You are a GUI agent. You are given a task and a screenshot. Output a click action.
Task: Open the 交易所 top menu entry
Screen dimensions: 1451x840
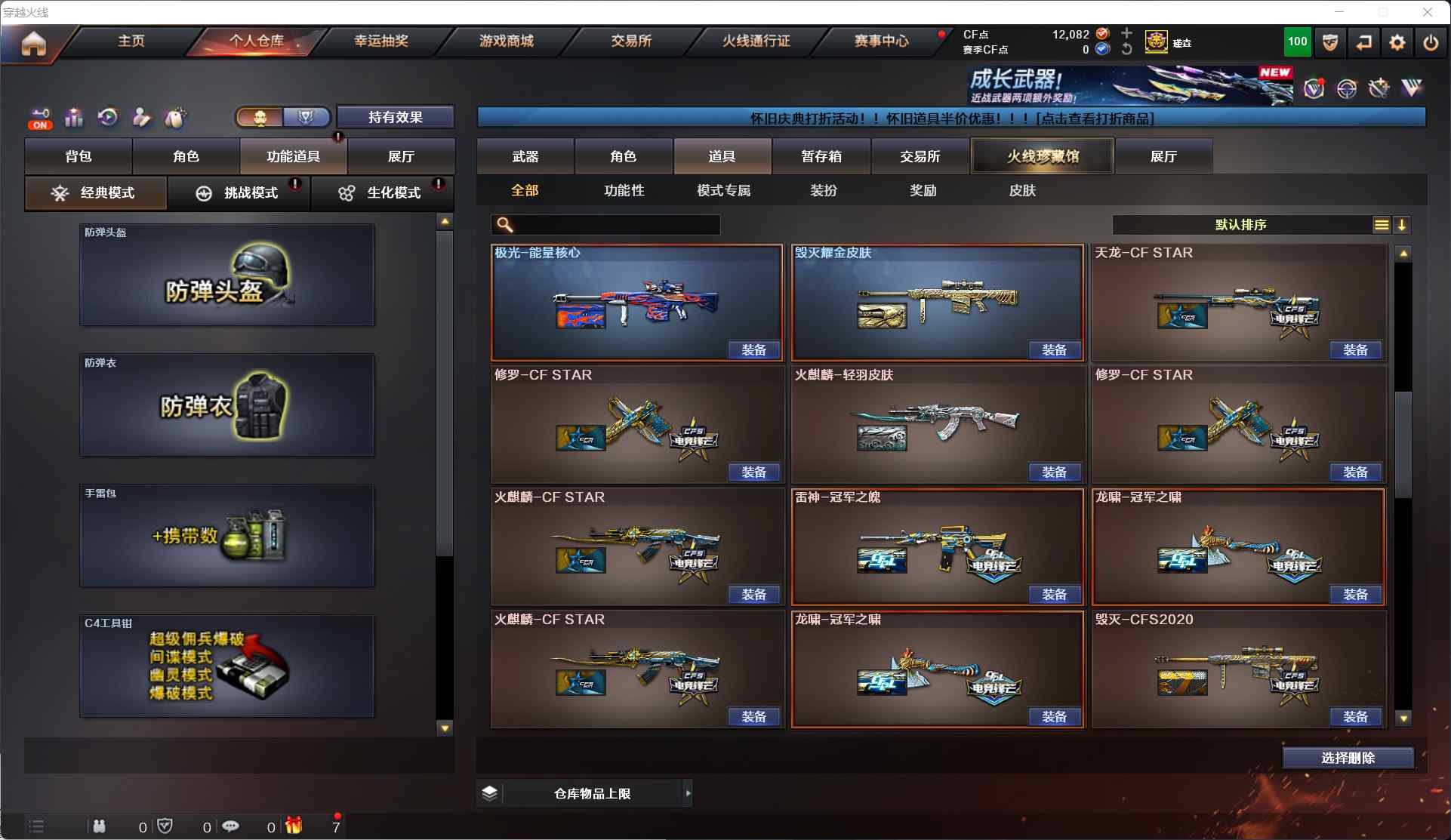pos(631,41)
